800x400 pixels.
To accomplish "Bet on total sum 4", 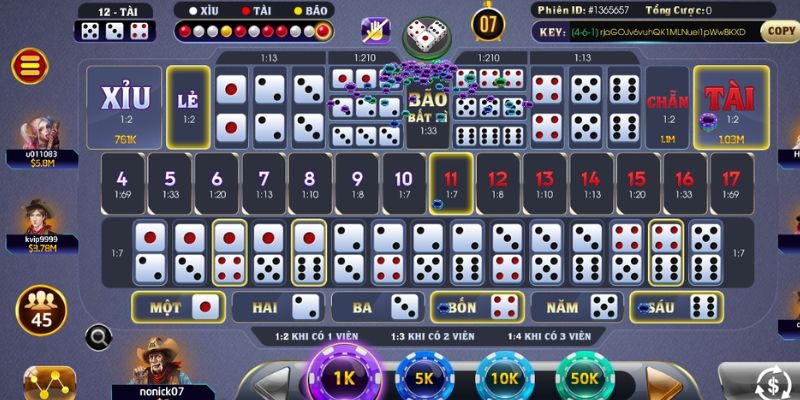I will [x=123, y=184].
